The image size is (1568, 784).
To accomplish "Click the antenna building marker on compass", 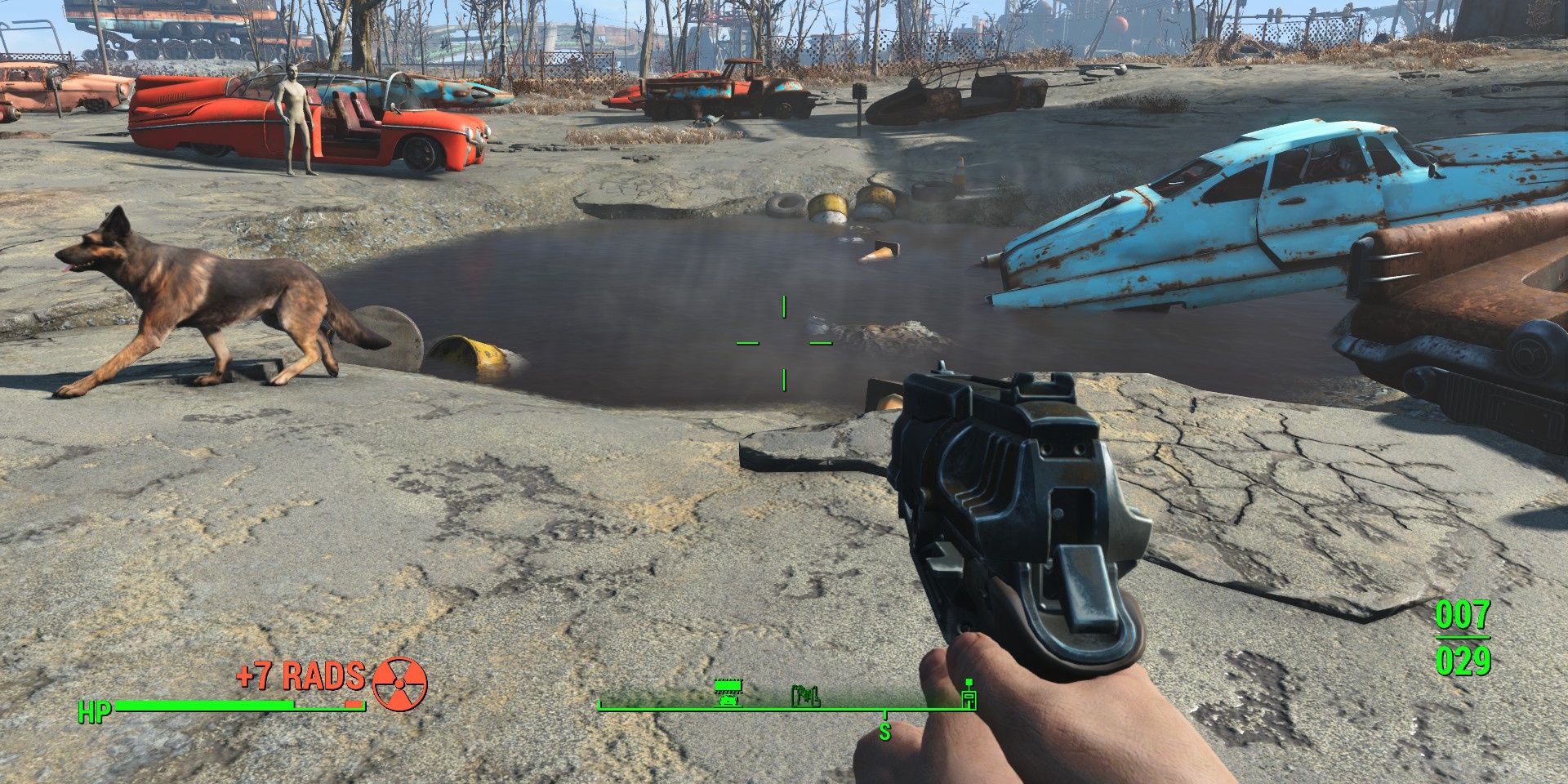I will (x=969, y=693).
